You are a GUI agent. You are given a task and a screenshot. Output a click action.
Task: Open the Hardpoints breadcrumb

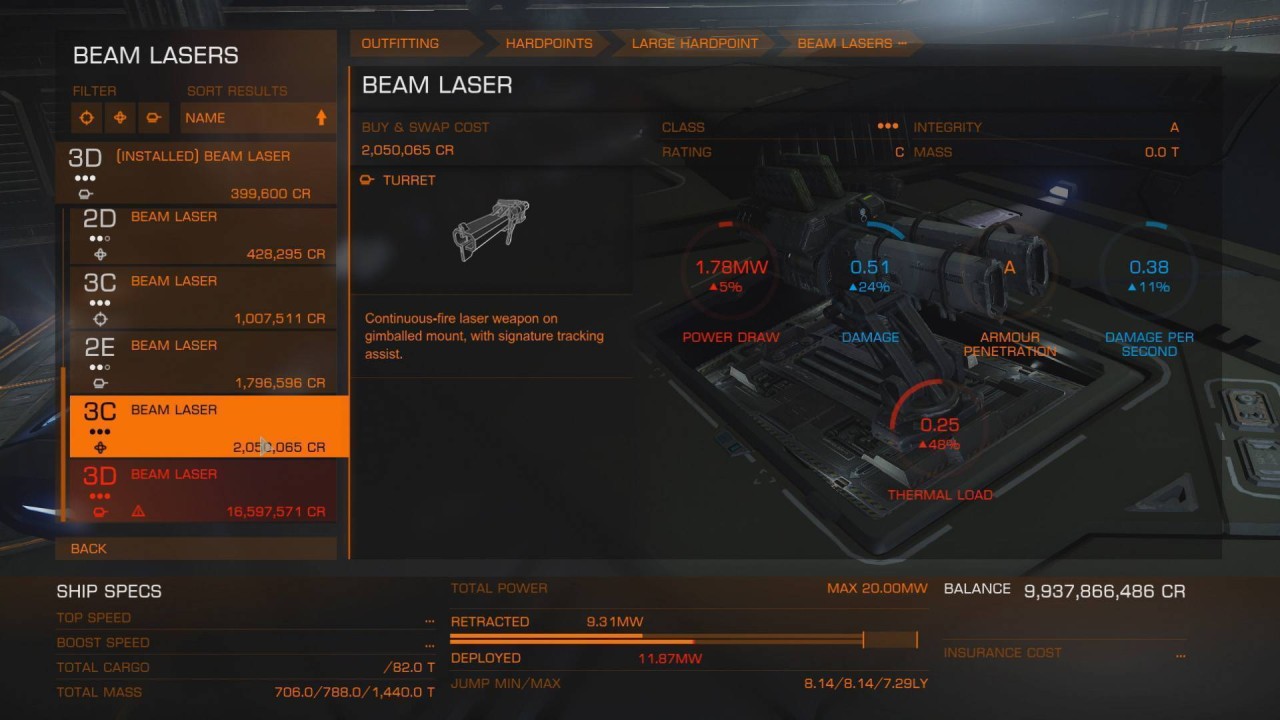click(549, 44)
